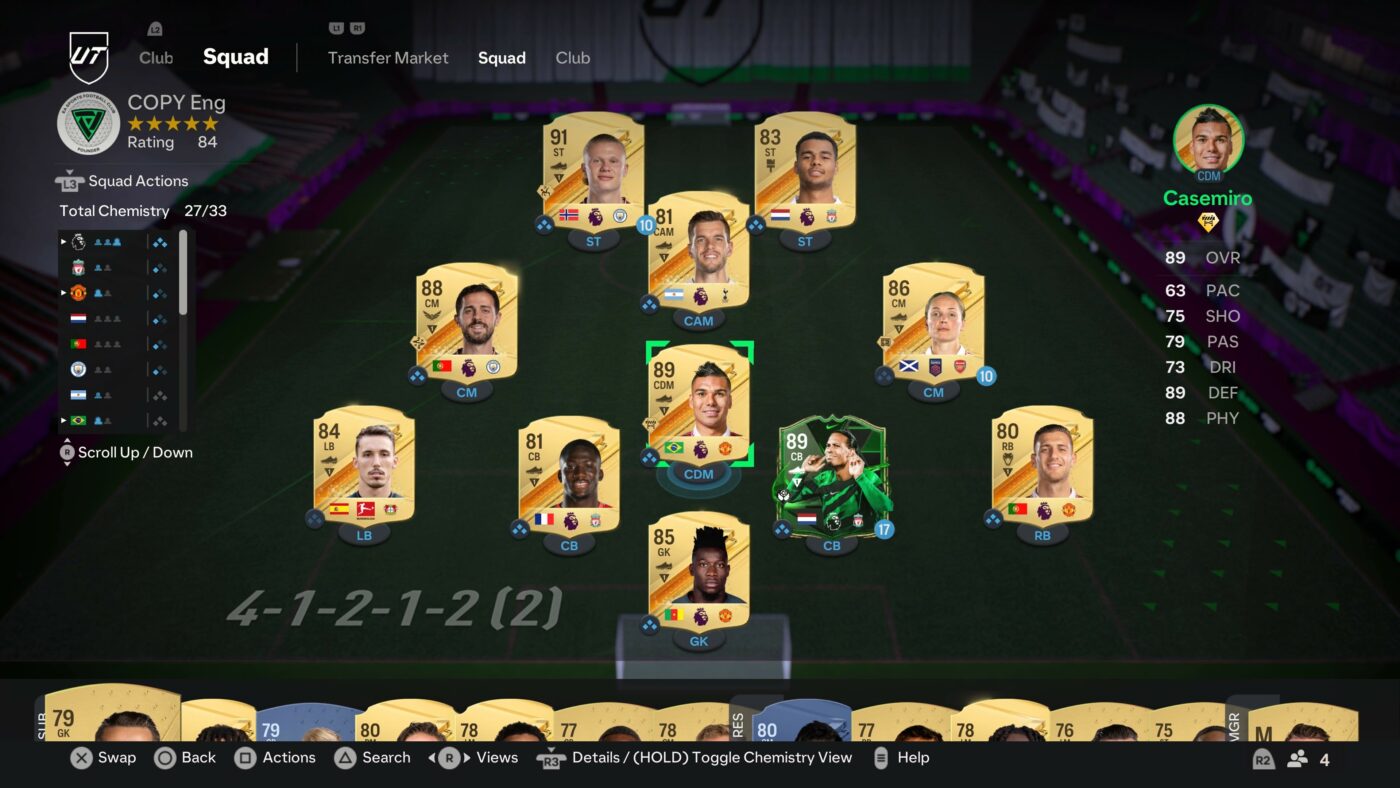Expand the Premier League chemistry row
1400x788 pixels.
63,241
